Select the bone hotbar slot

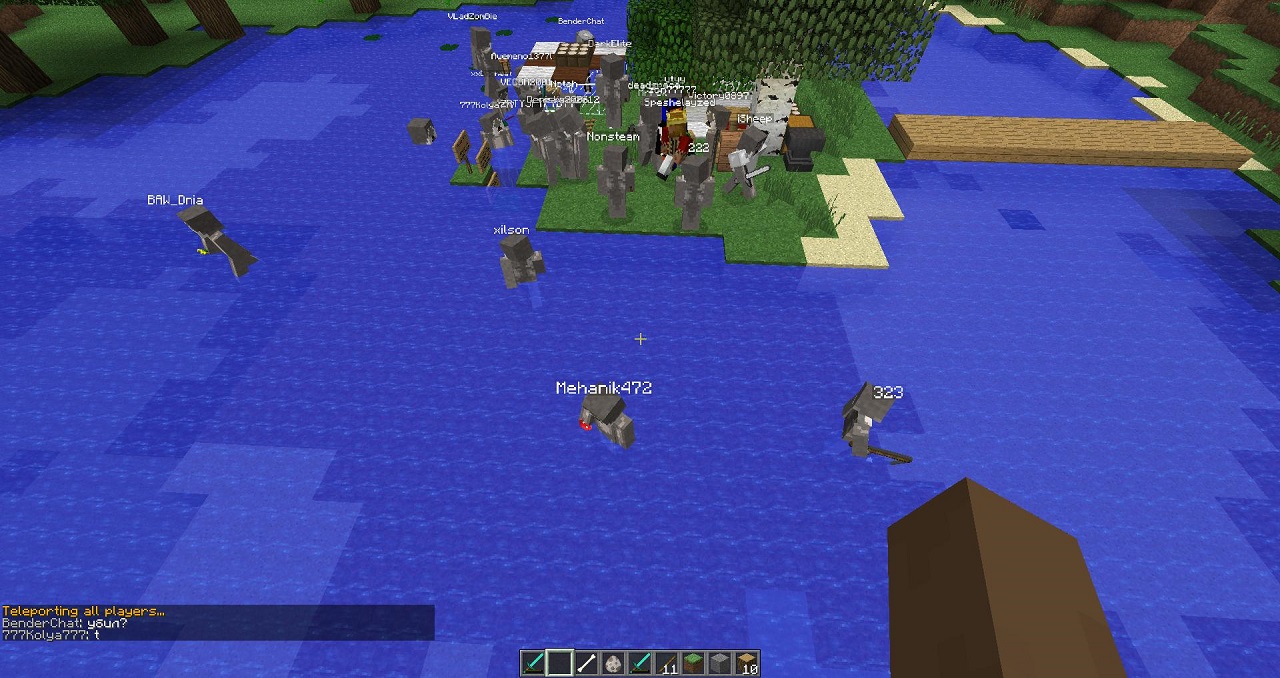586,662
